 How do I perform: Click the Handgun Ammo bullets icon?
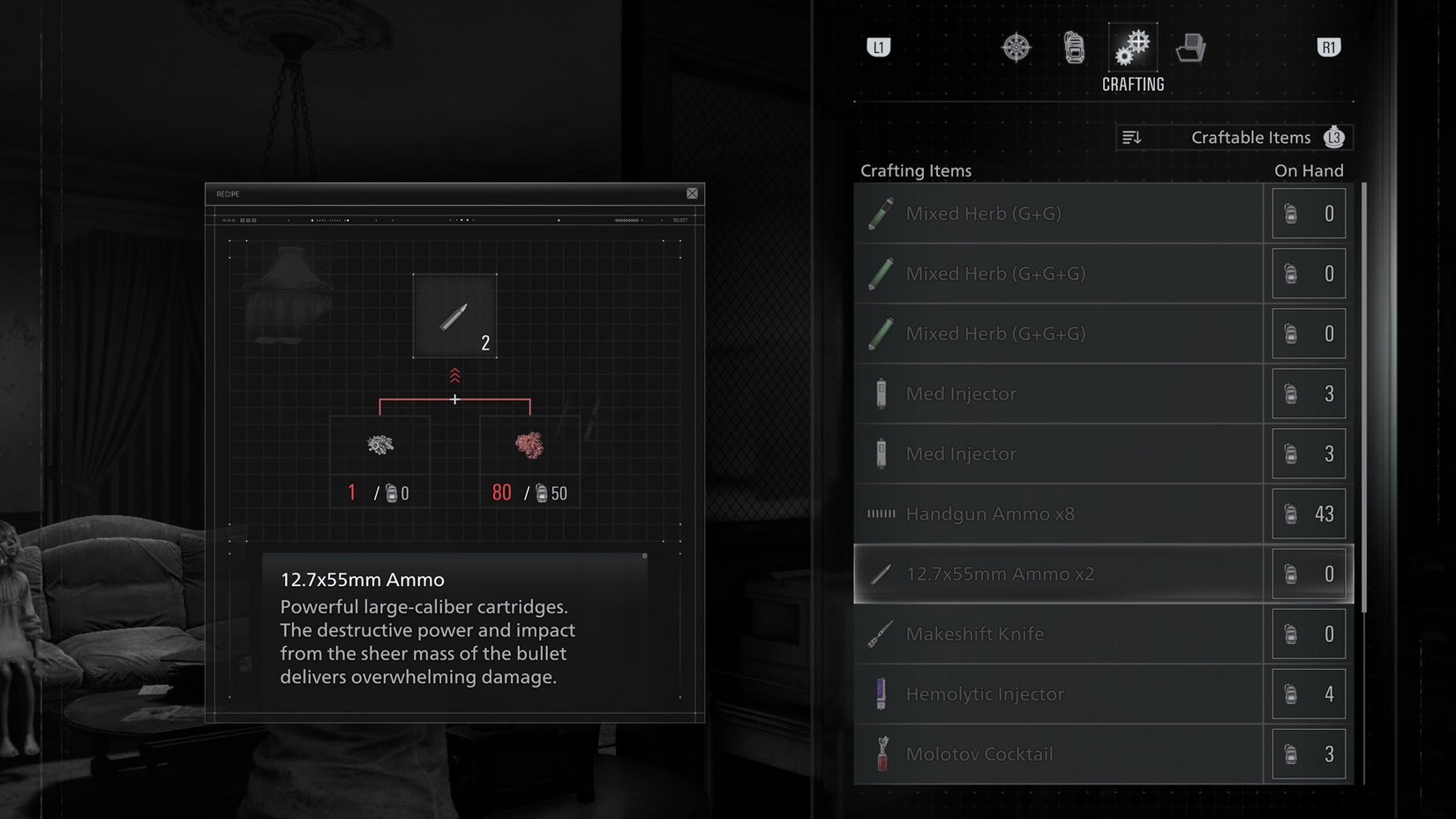(881, 513)
